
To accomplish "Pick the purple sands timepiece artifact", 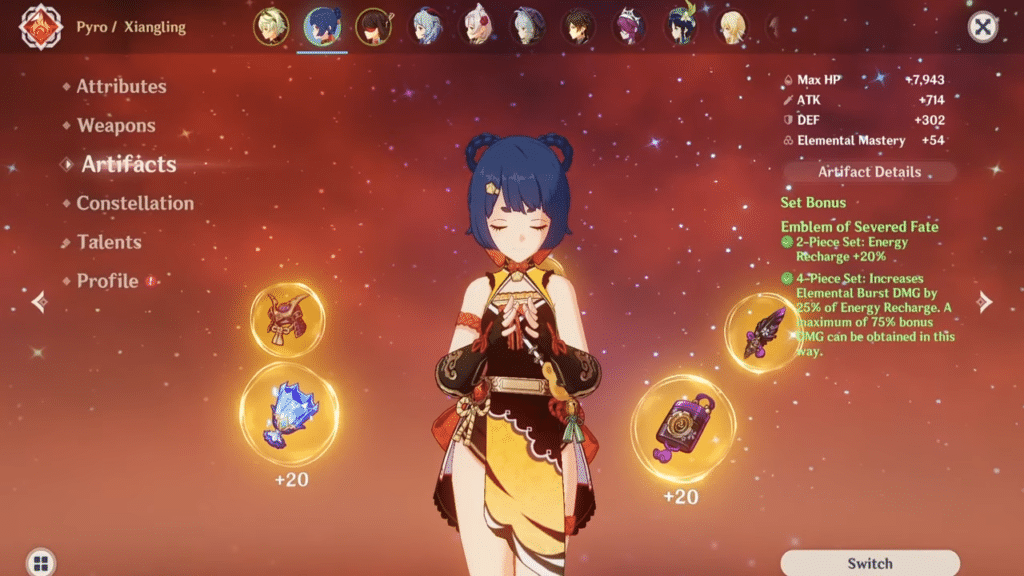I will tap(683, 428).
